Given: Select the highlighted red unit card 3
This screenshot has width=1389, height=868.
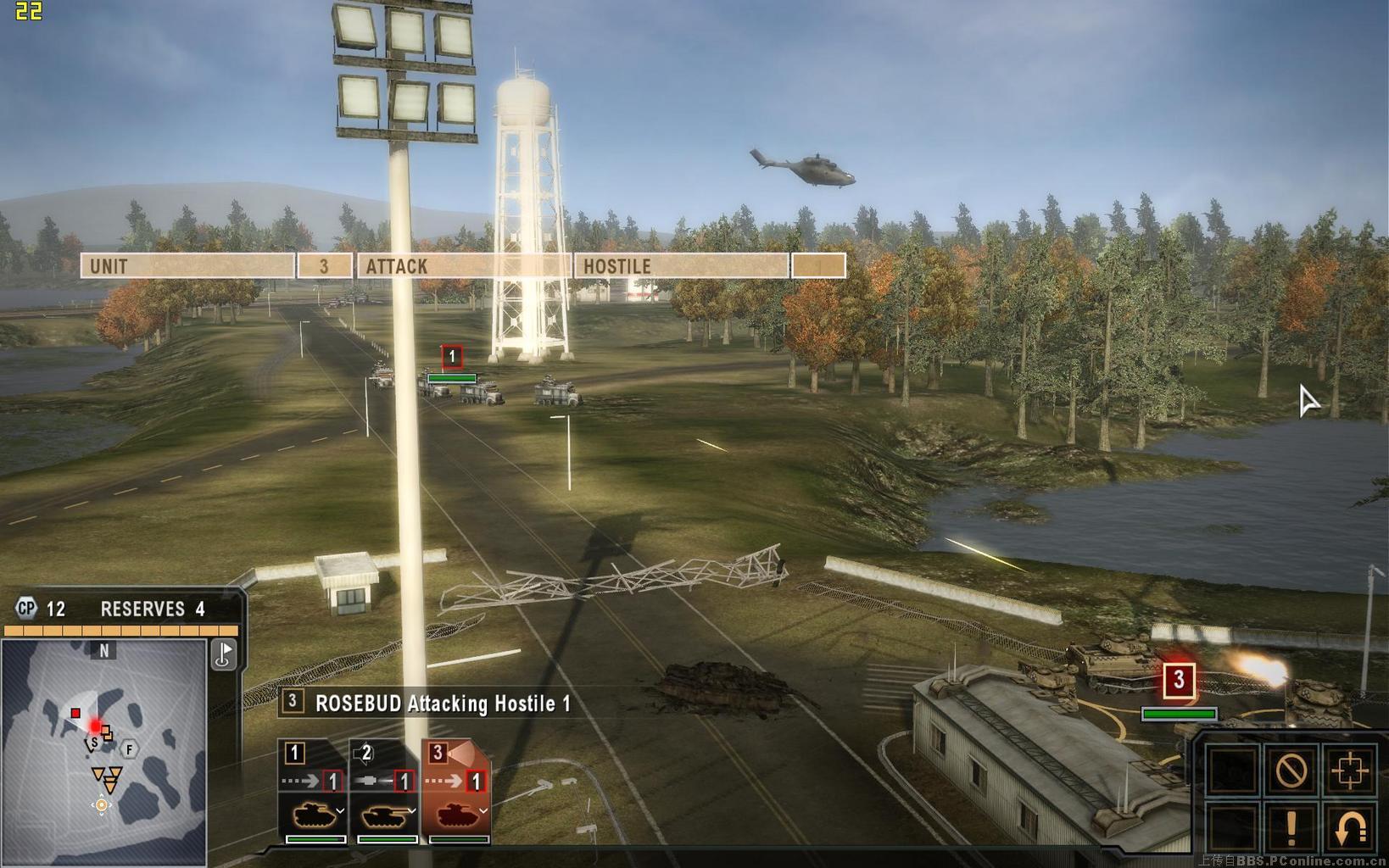Looking at the screenshot, I should point(456,792).
